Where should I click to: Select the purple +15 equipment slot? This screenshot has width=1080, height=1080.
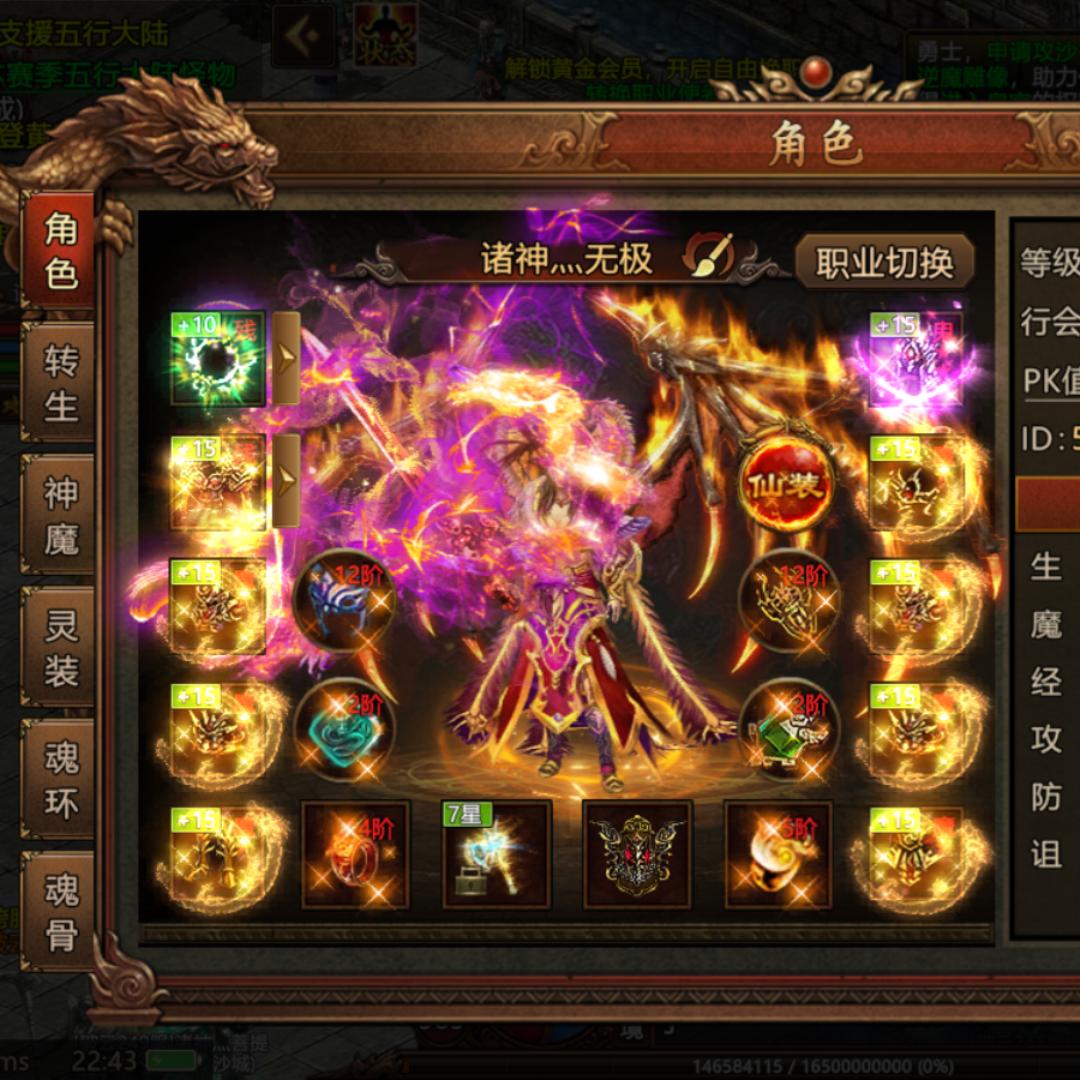(x=916, y=358)
